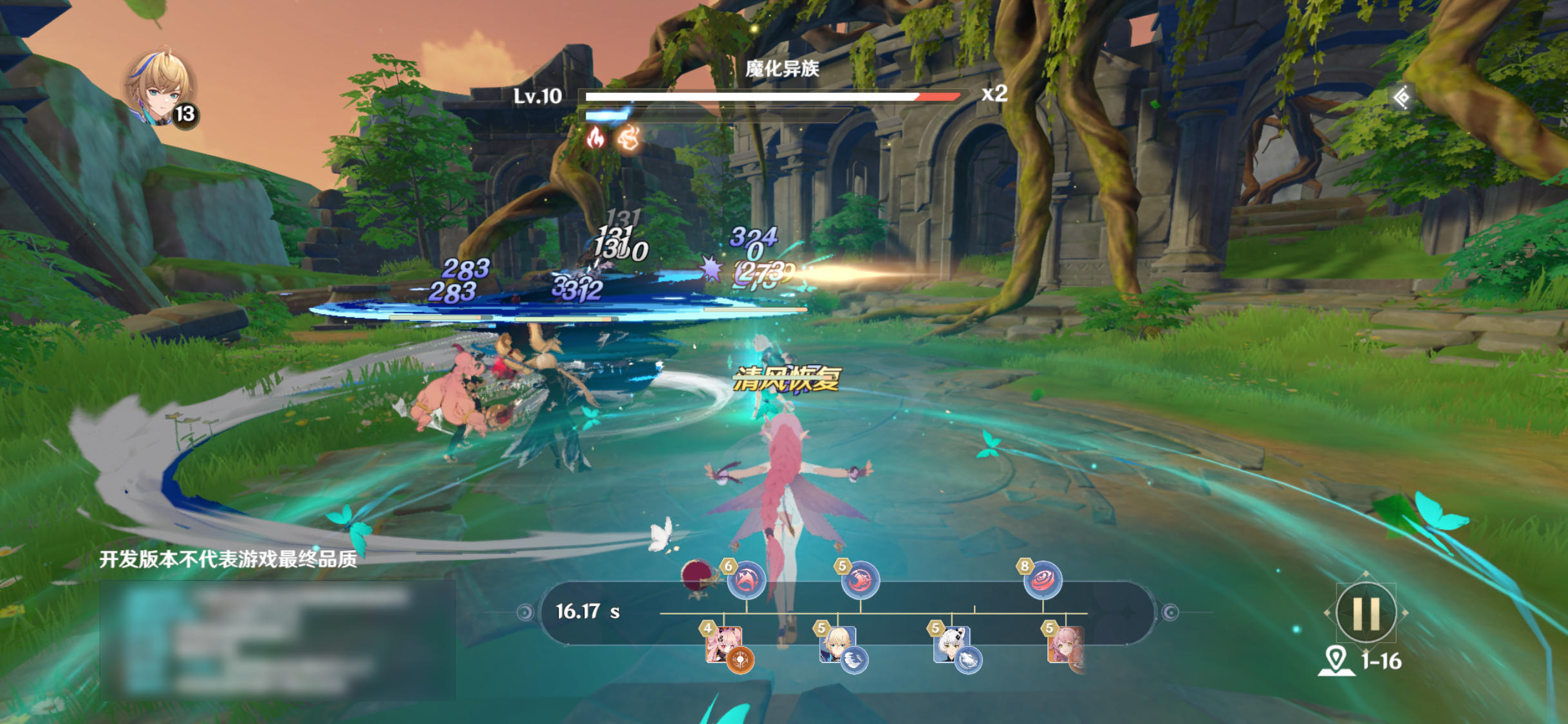Activate the rightmost spiral skill orb showing 8
This screenshot has height=724, width=1568.
(1043, 579)
